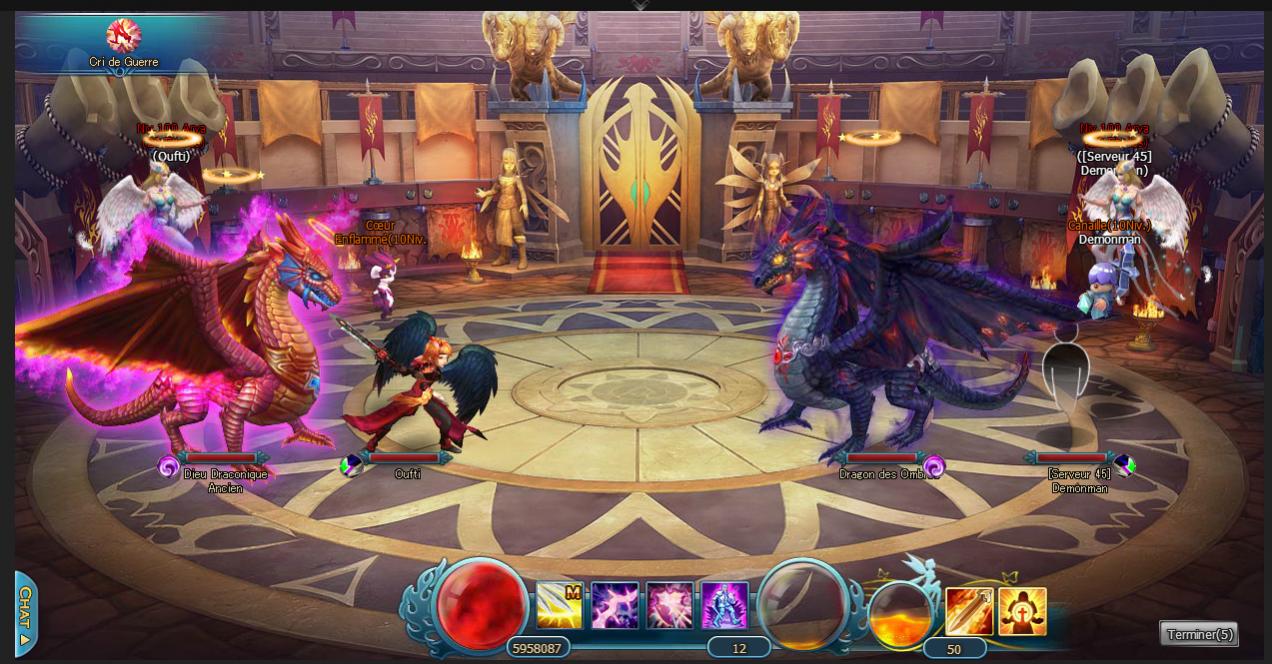Cast the pink shield burst skill
Screen dimensions: 1272x664
tap(670, 606)
